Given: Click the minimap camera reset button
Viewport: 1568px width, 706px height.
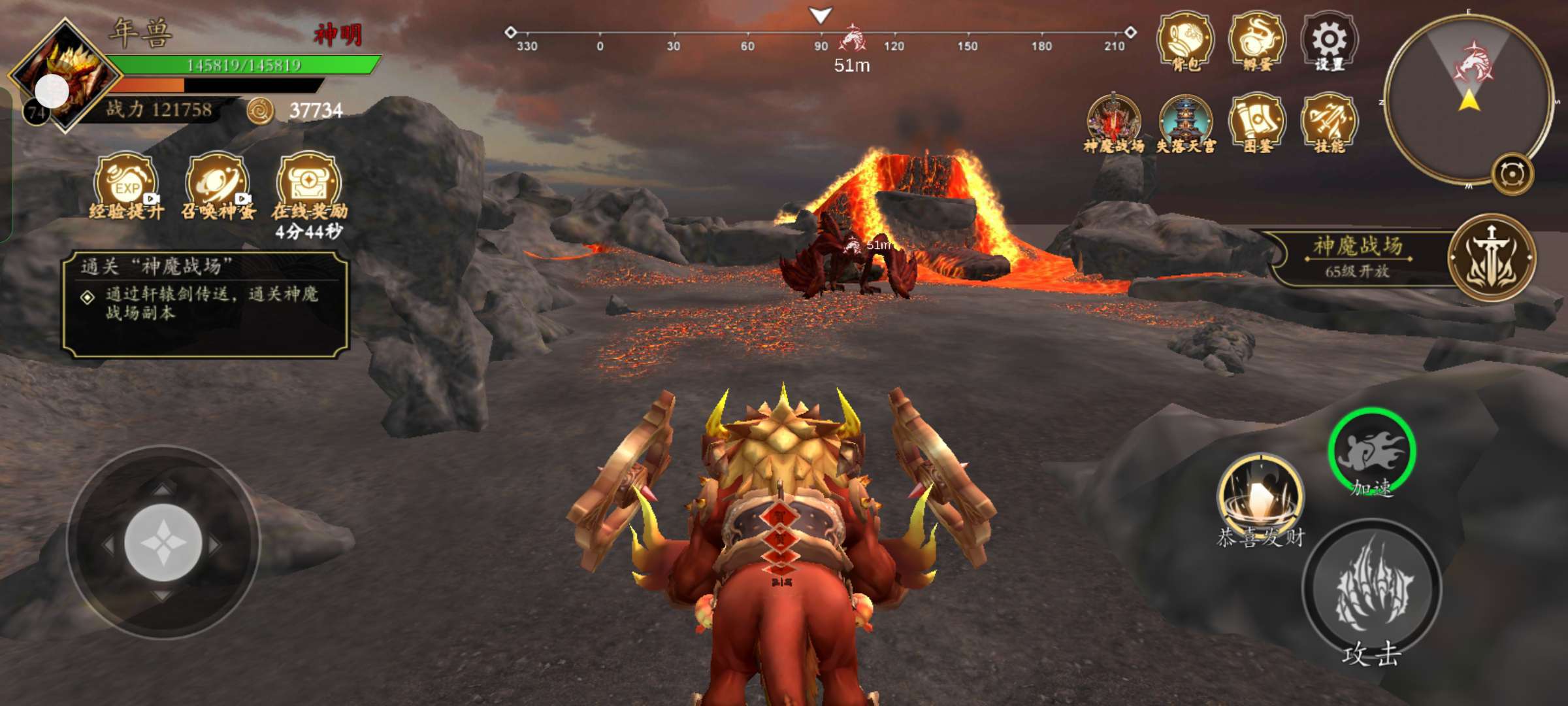Looking at the screenshot, I should [1512, 175].
